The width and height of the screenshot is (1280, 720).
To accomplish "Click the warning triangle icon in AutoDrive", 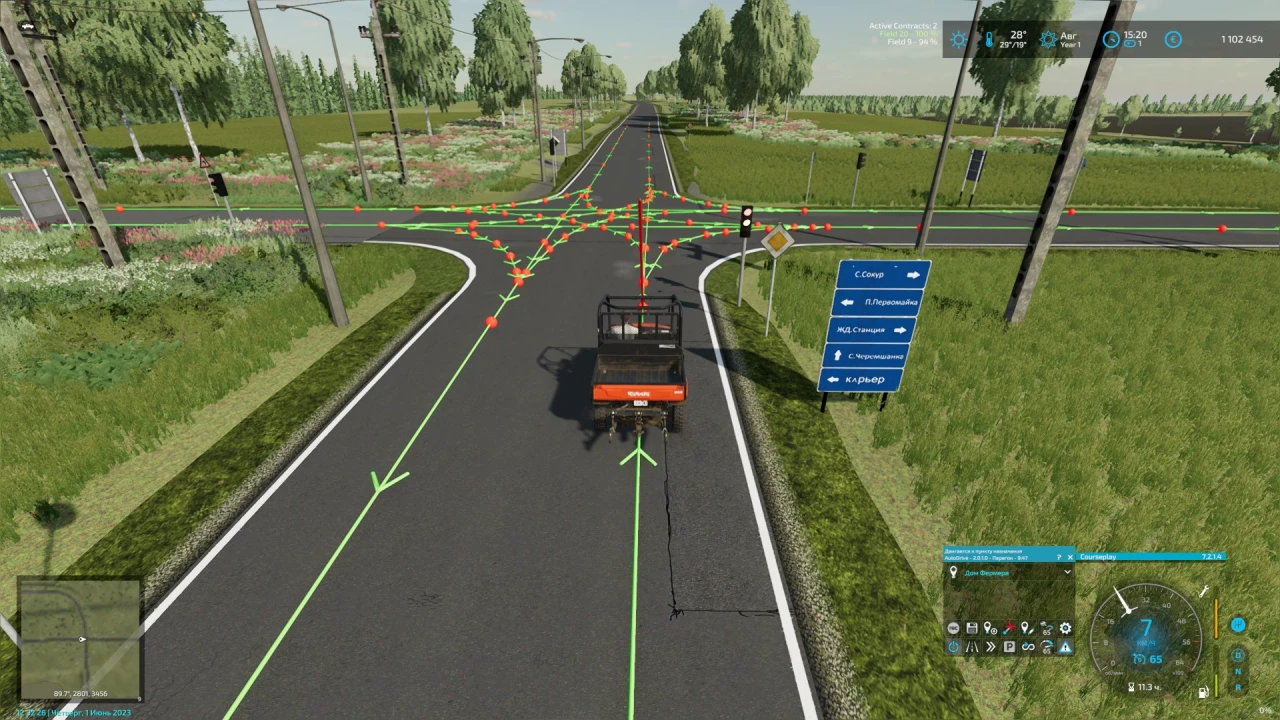I will [x=1064, y=647].
